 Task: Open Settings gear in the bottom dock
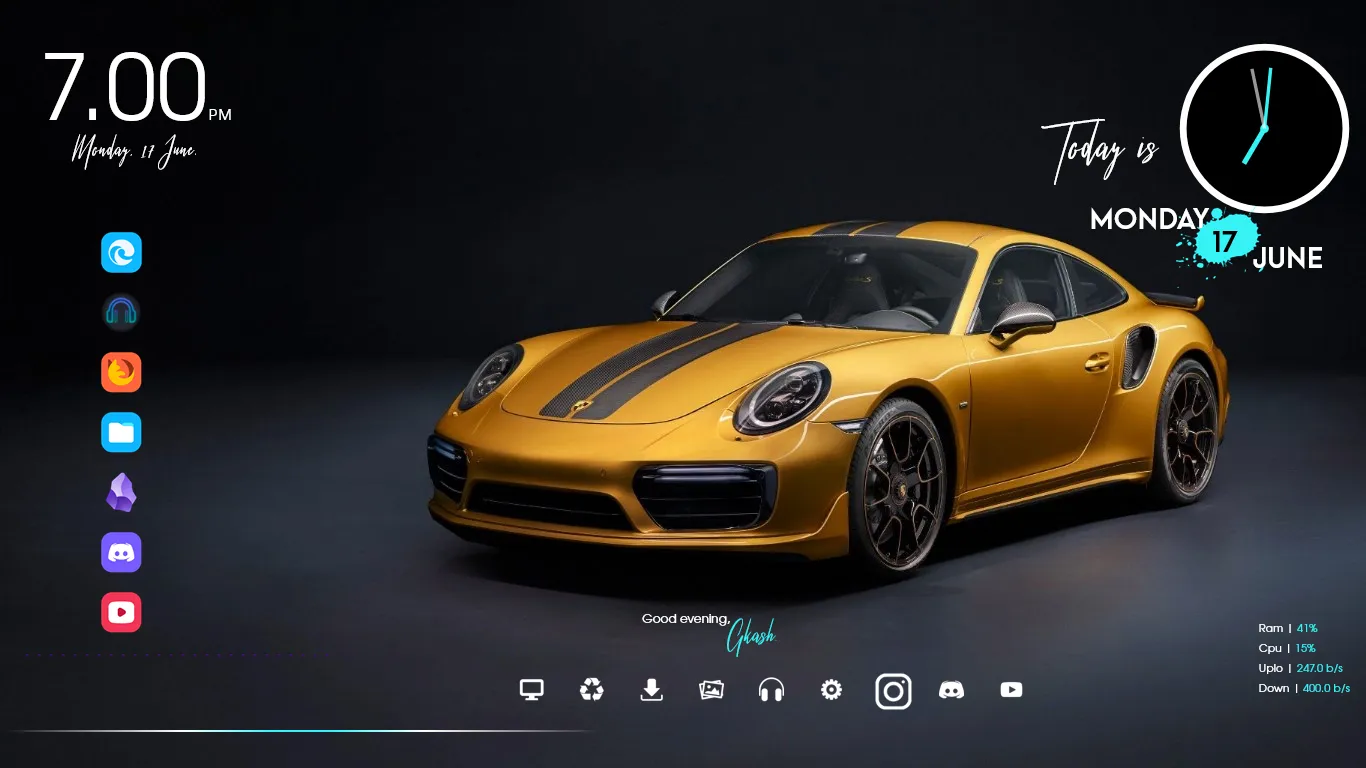[x=831, y=690]
